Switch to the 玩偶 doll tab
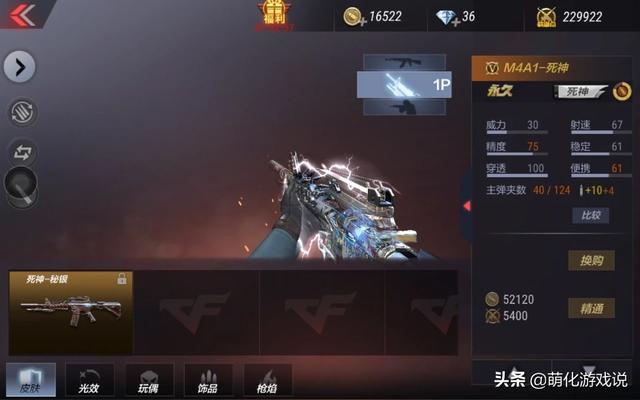Image resolution: width=640 pixels, height=400 pixels. pyautogui.click(x=149, y=380)
